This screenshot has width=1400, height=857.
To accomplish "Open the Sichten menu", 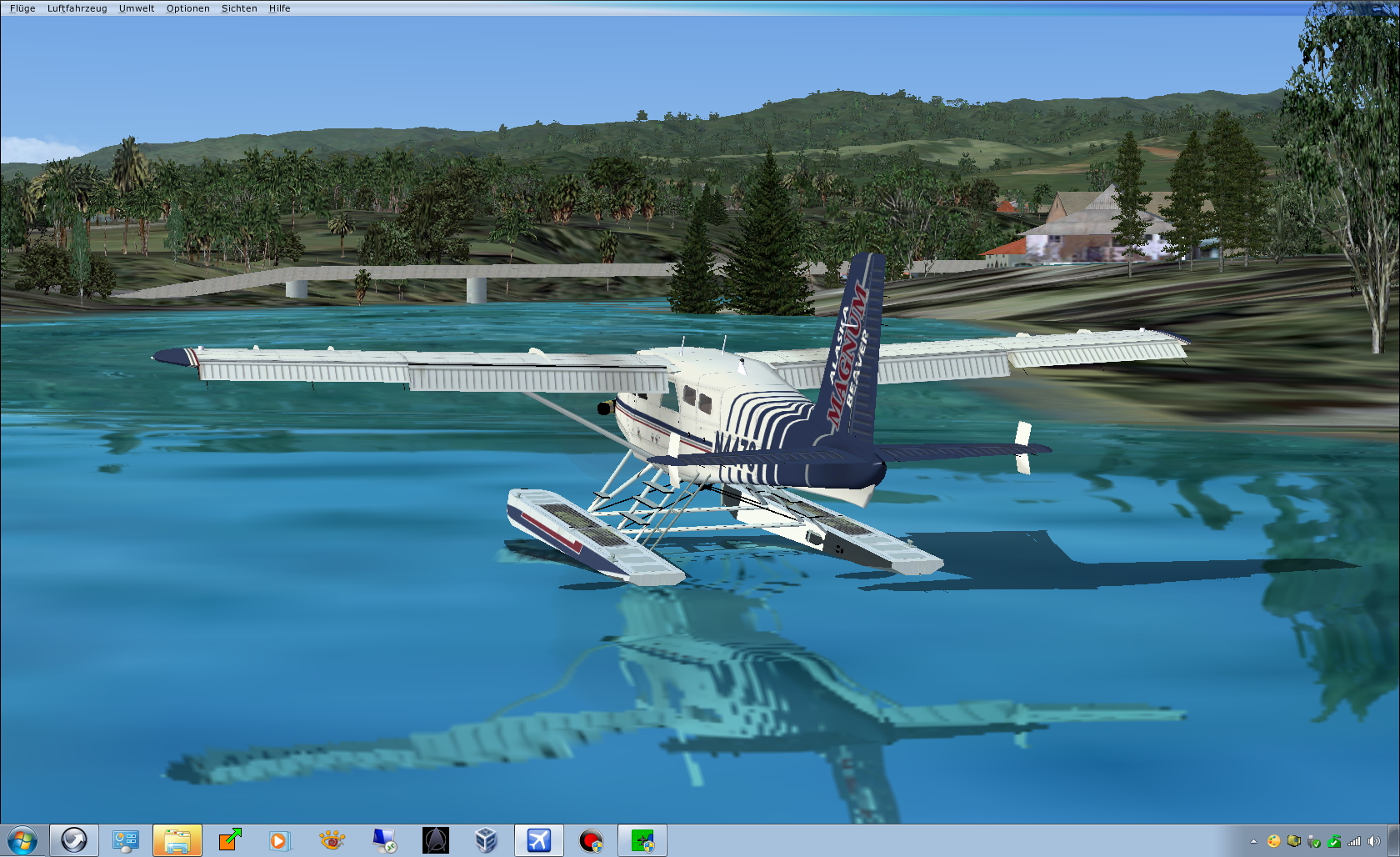I will (x=239, y=8).
